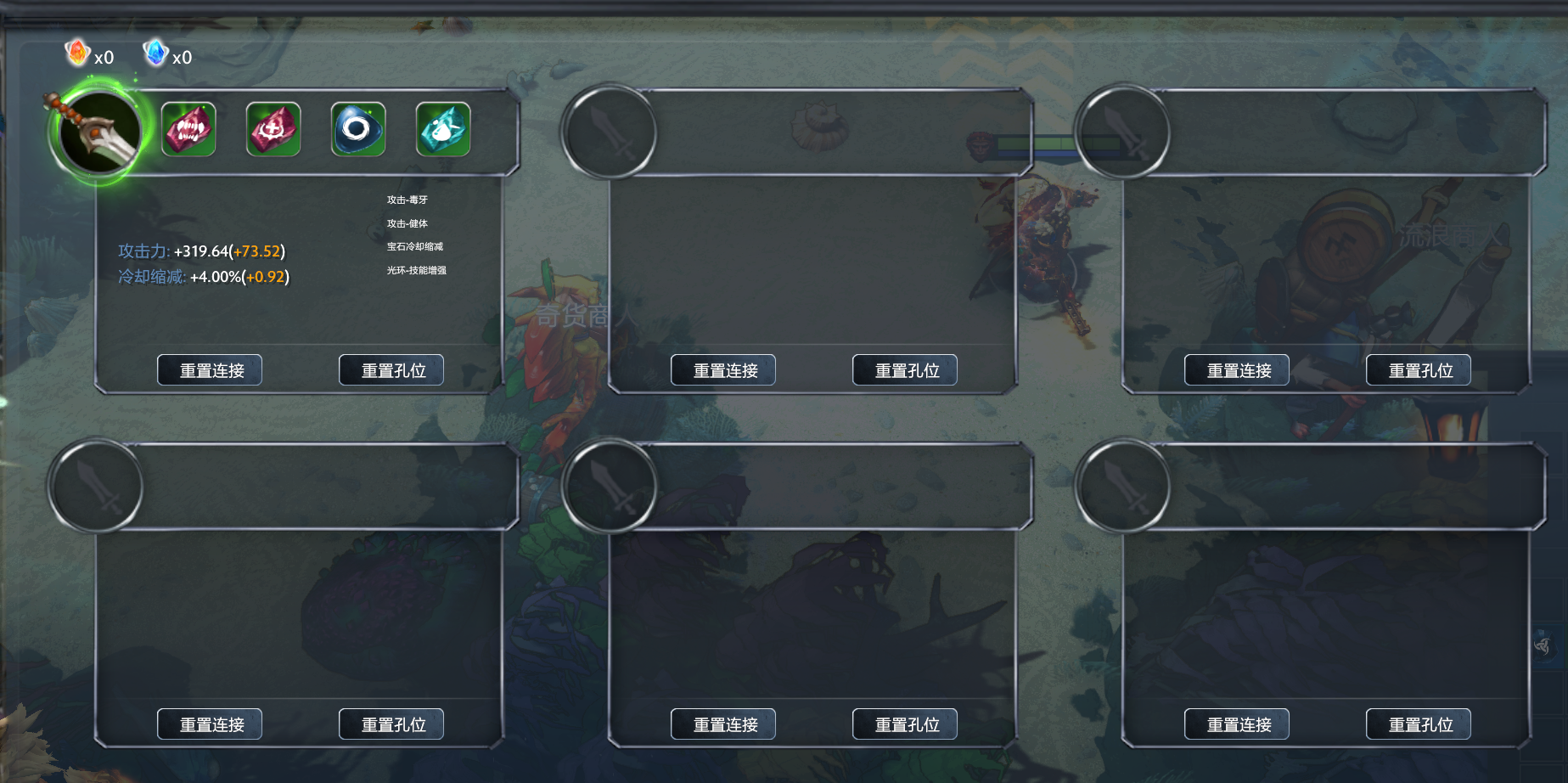Click the 重置连接 button in the first panel
This screenshot has width=1568, height=783.
tap(209, 369)
